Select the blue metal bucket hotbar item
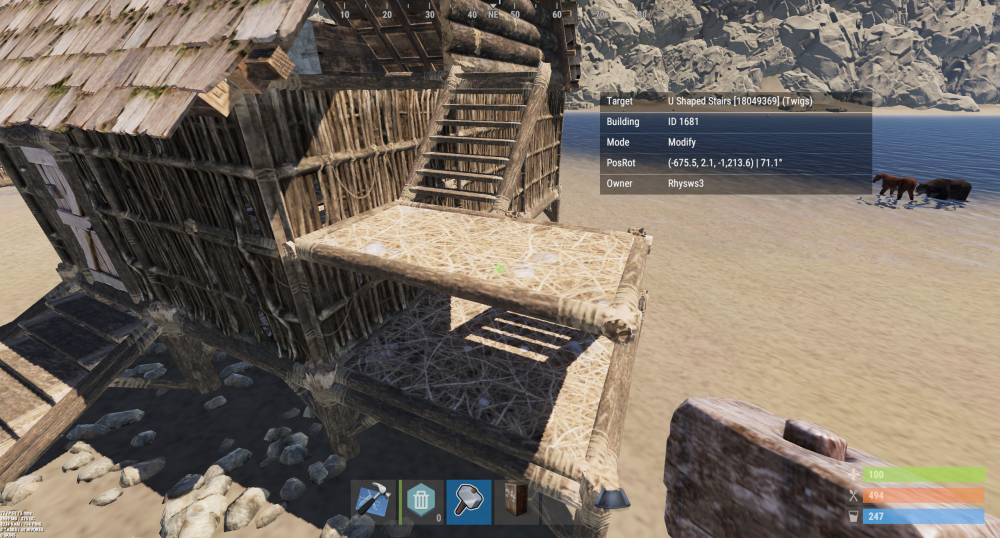The width and height of the screenshot is (1000, 538). pyautogui.click(x=611, y=498)
